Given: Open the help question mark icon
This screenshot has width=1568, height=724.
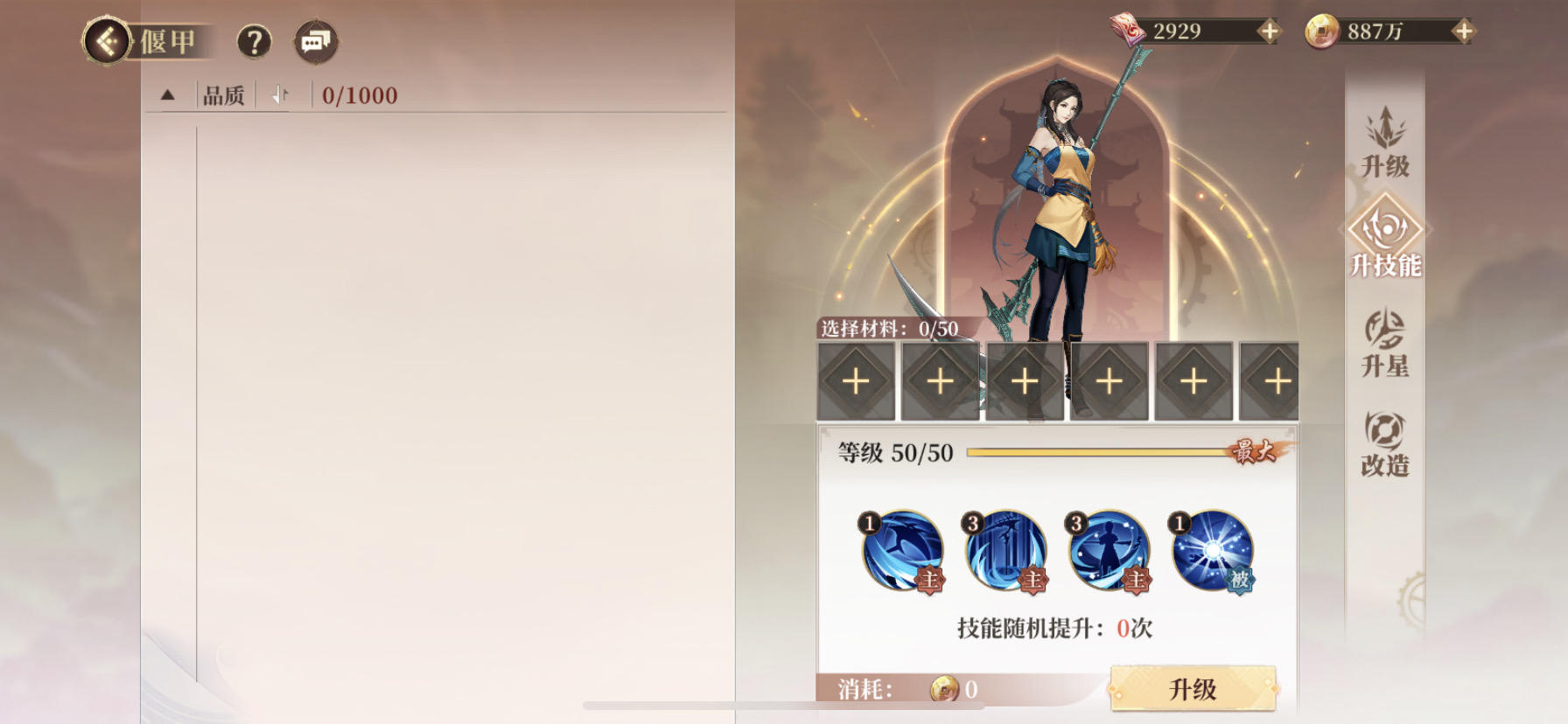Looking at the screenshot, I should [253, 40].
